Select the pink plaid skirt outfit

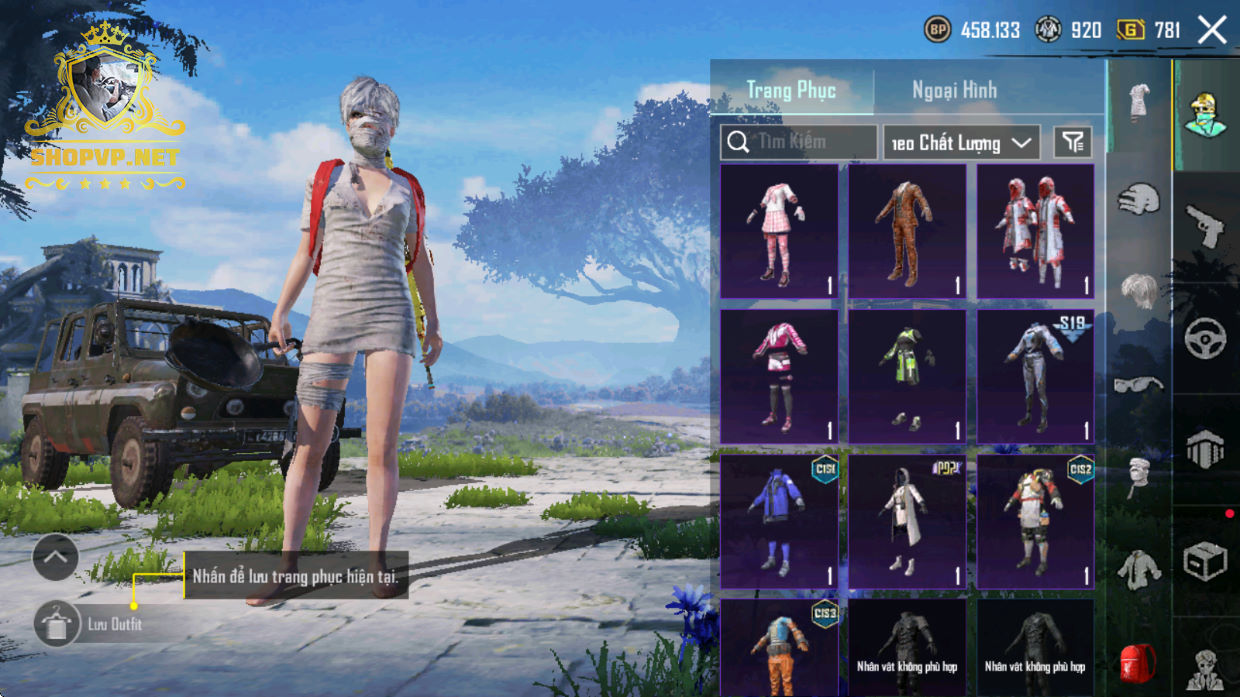click(779, 232)
